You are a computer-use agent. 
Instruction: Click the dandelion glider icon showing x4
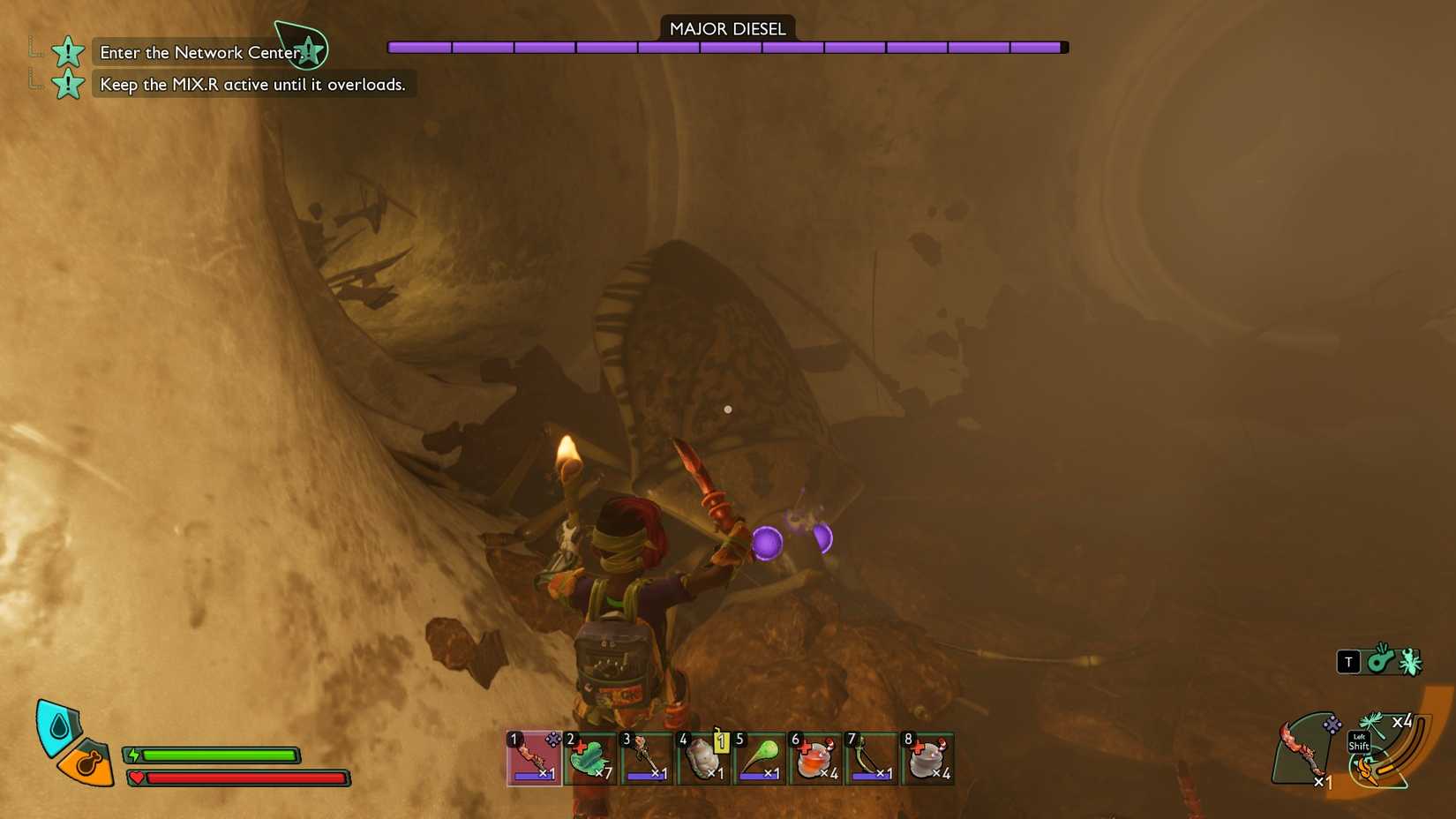(x=1371, y=722)
